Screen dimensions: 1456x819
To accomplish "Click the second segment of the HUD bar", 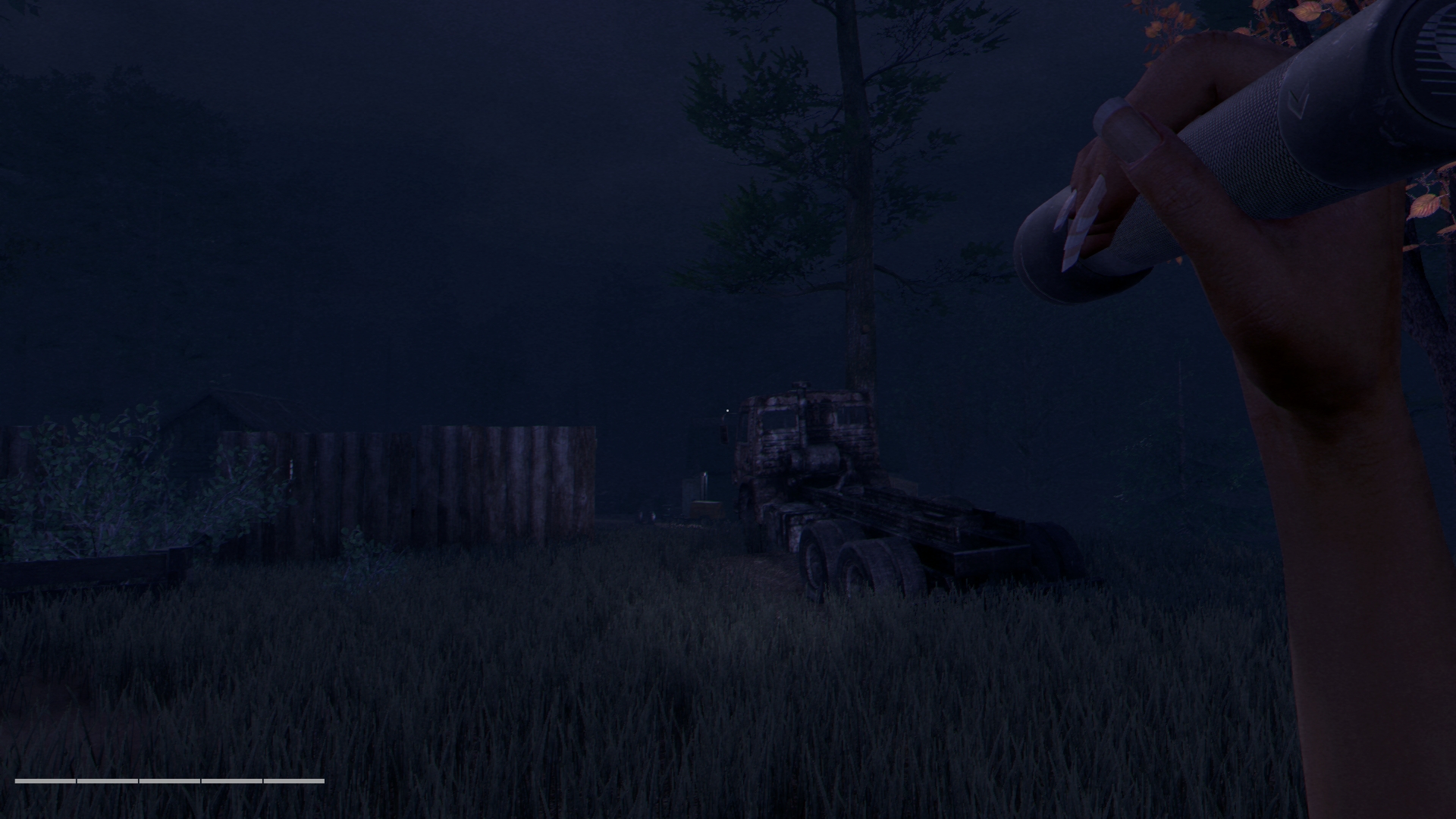I will pos(108,781).
